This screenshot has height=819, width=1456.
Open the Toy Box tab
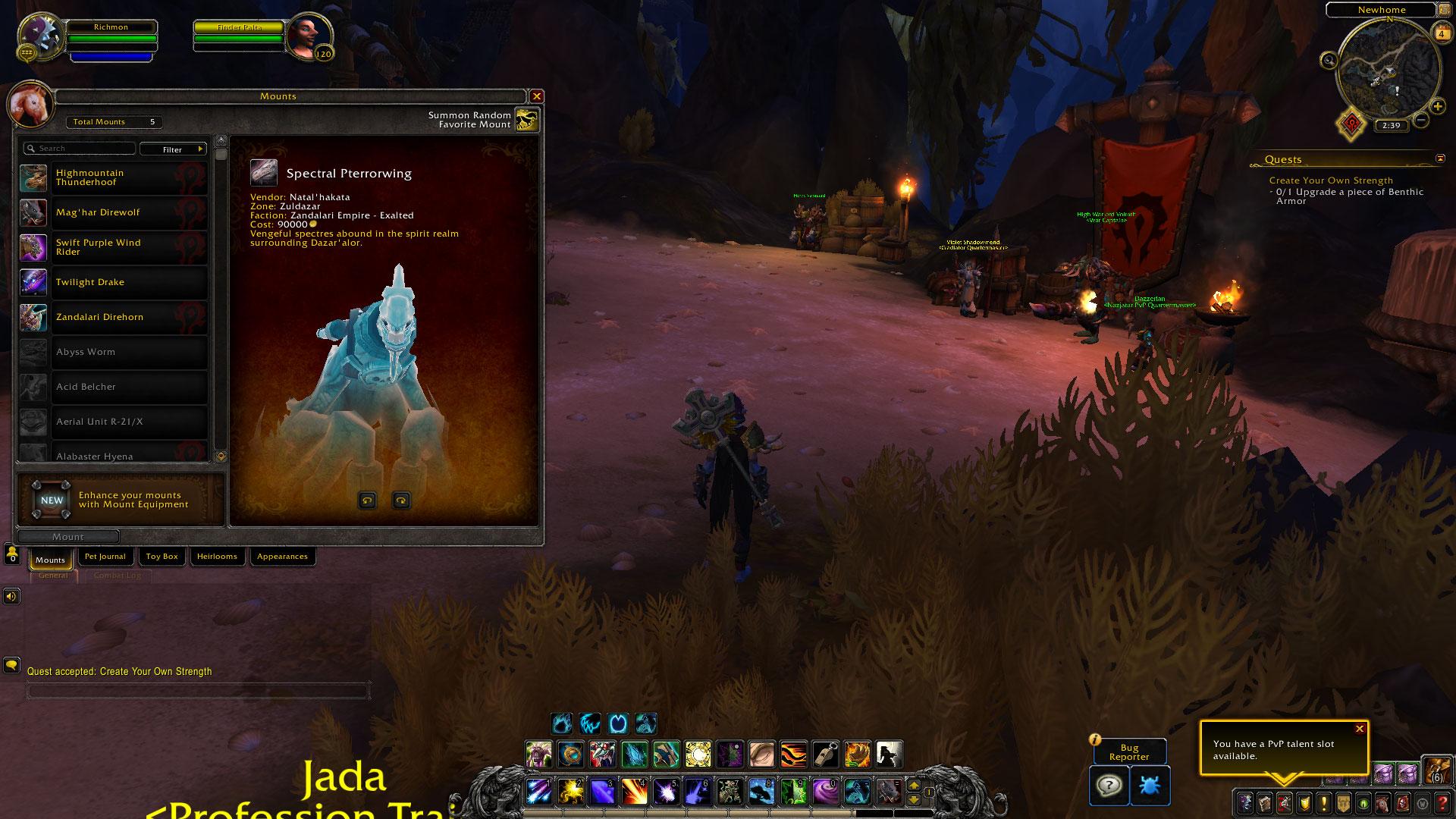click(162, 557)
